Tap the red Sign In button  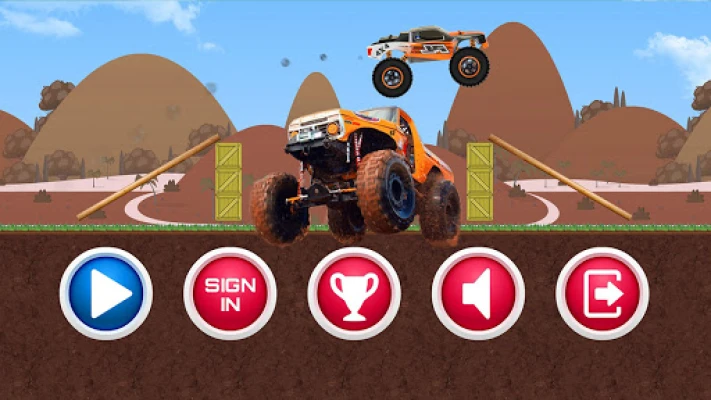[x=230, y=294]
